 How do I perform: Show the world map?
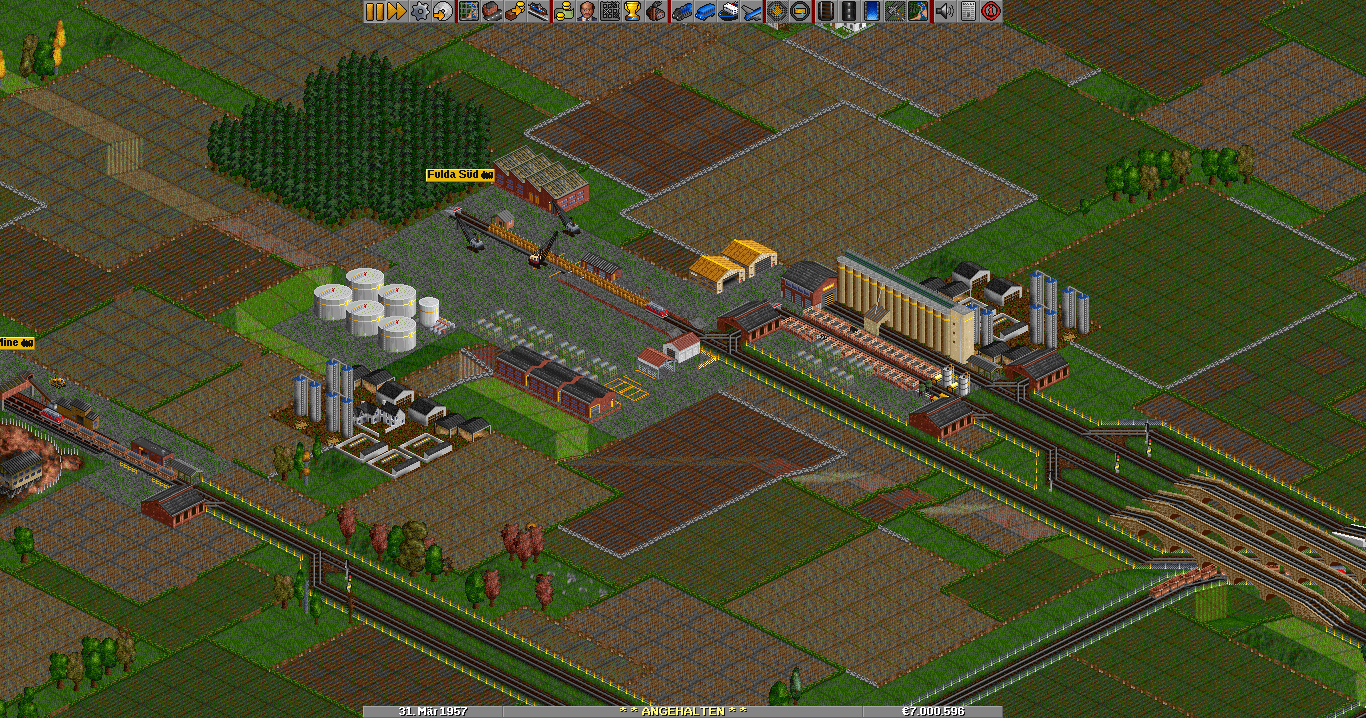pos(468,11)
